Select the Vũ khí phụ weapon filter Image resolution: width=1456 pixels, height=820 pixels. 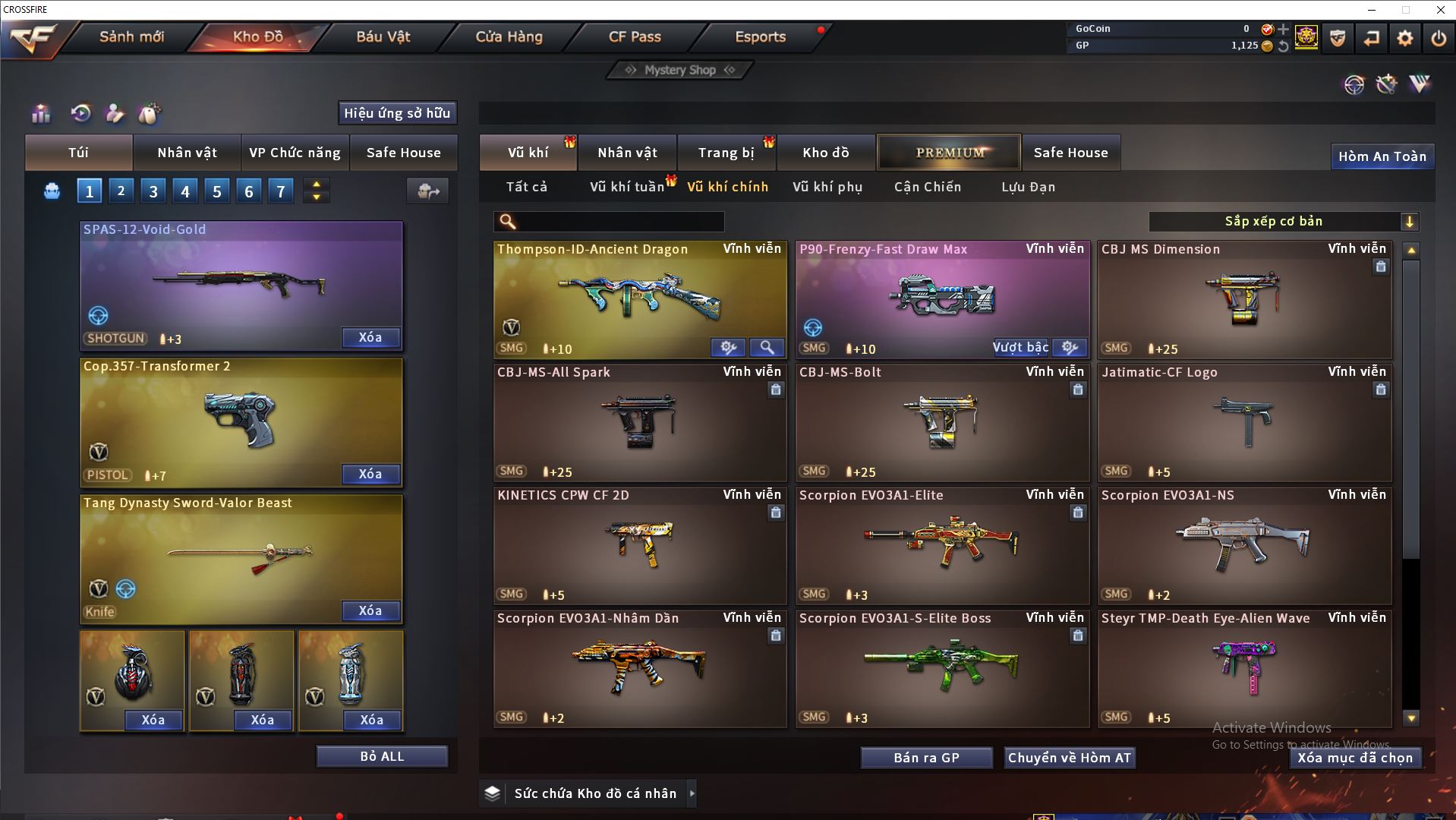click(827, 187)
